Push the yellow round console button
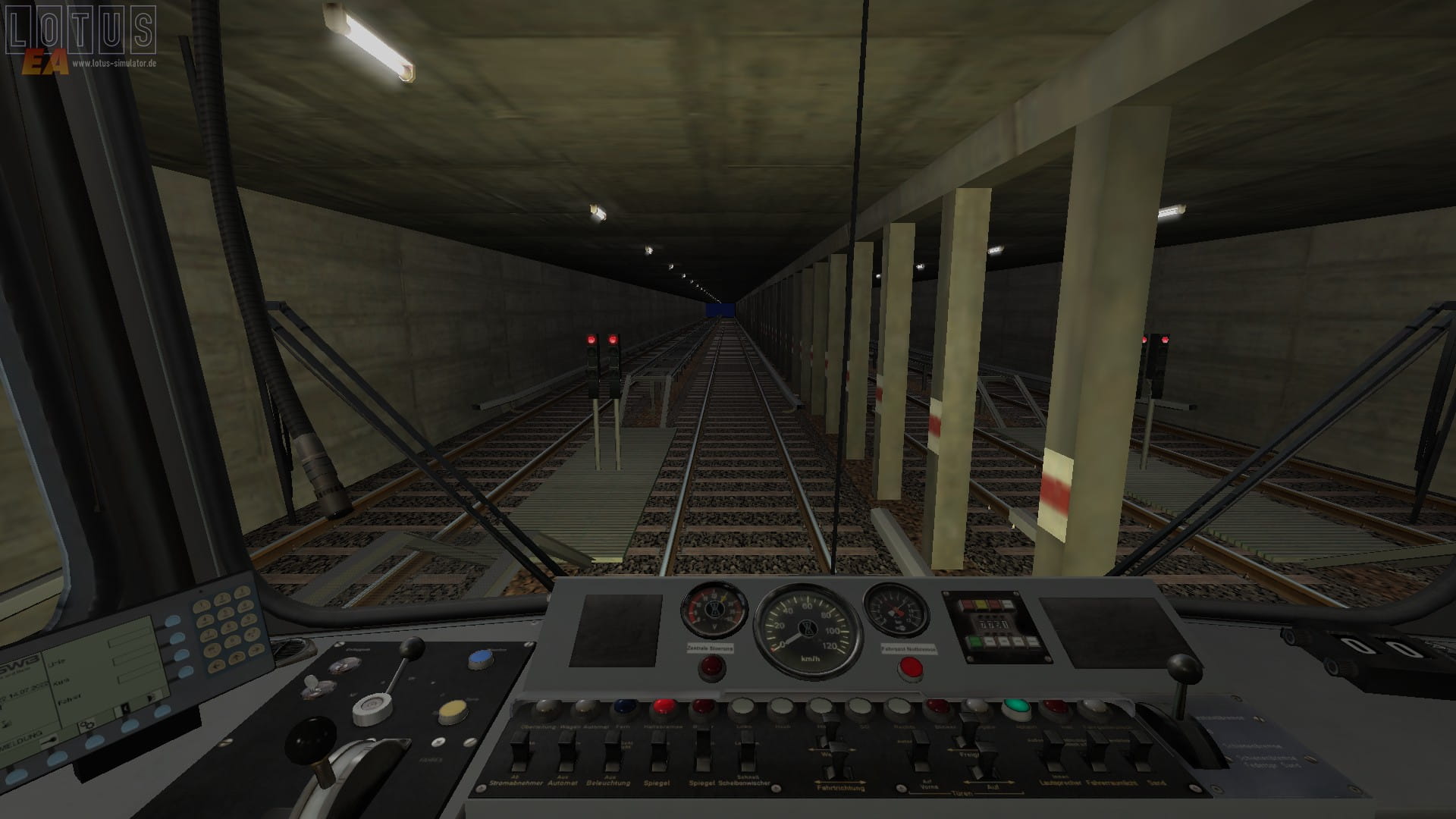The width and height of the screenshot is (1456, 819). [453, 711]
